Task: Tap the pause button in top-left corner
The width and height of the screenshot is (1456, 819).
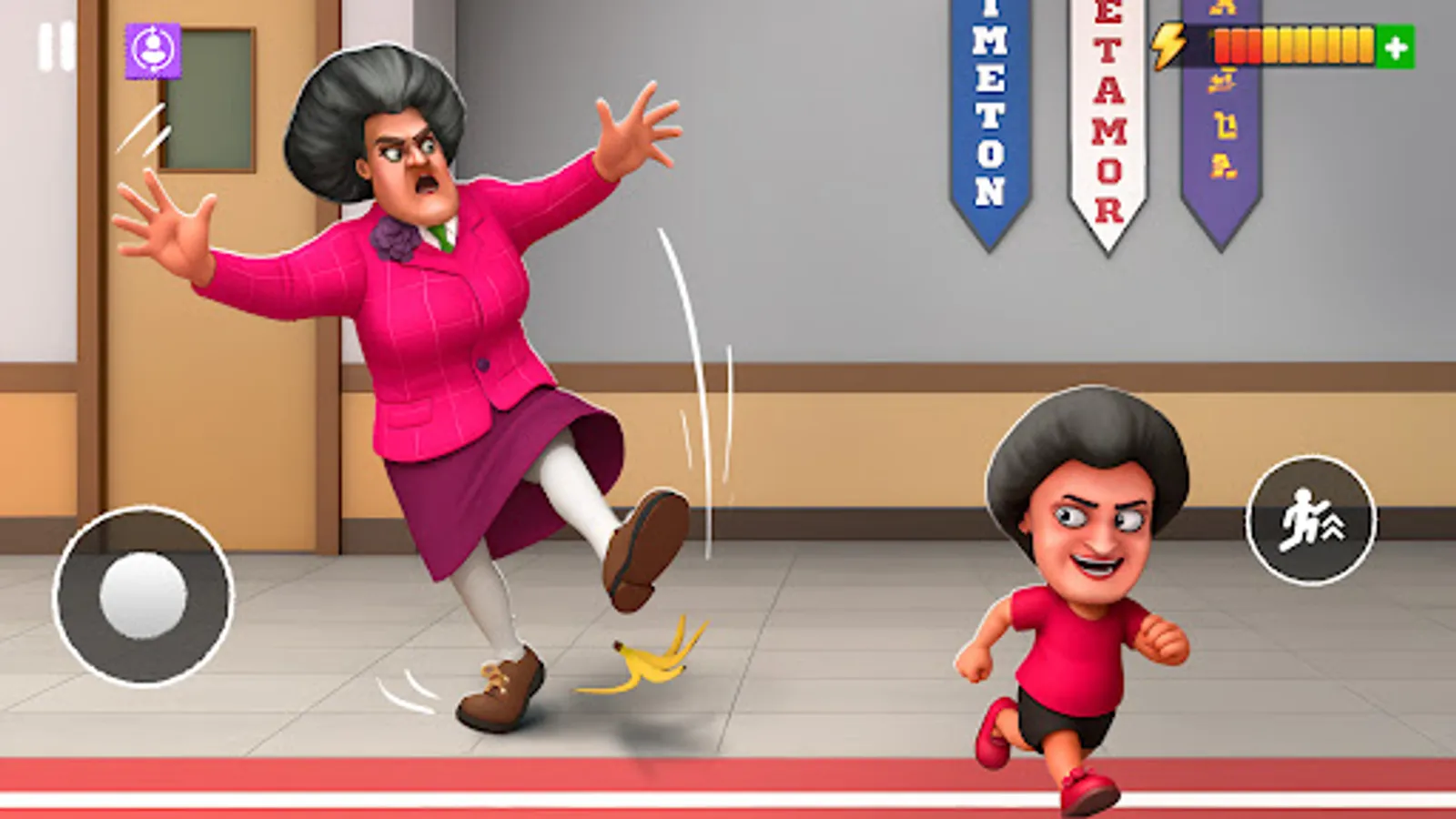Action: [52, 47]
